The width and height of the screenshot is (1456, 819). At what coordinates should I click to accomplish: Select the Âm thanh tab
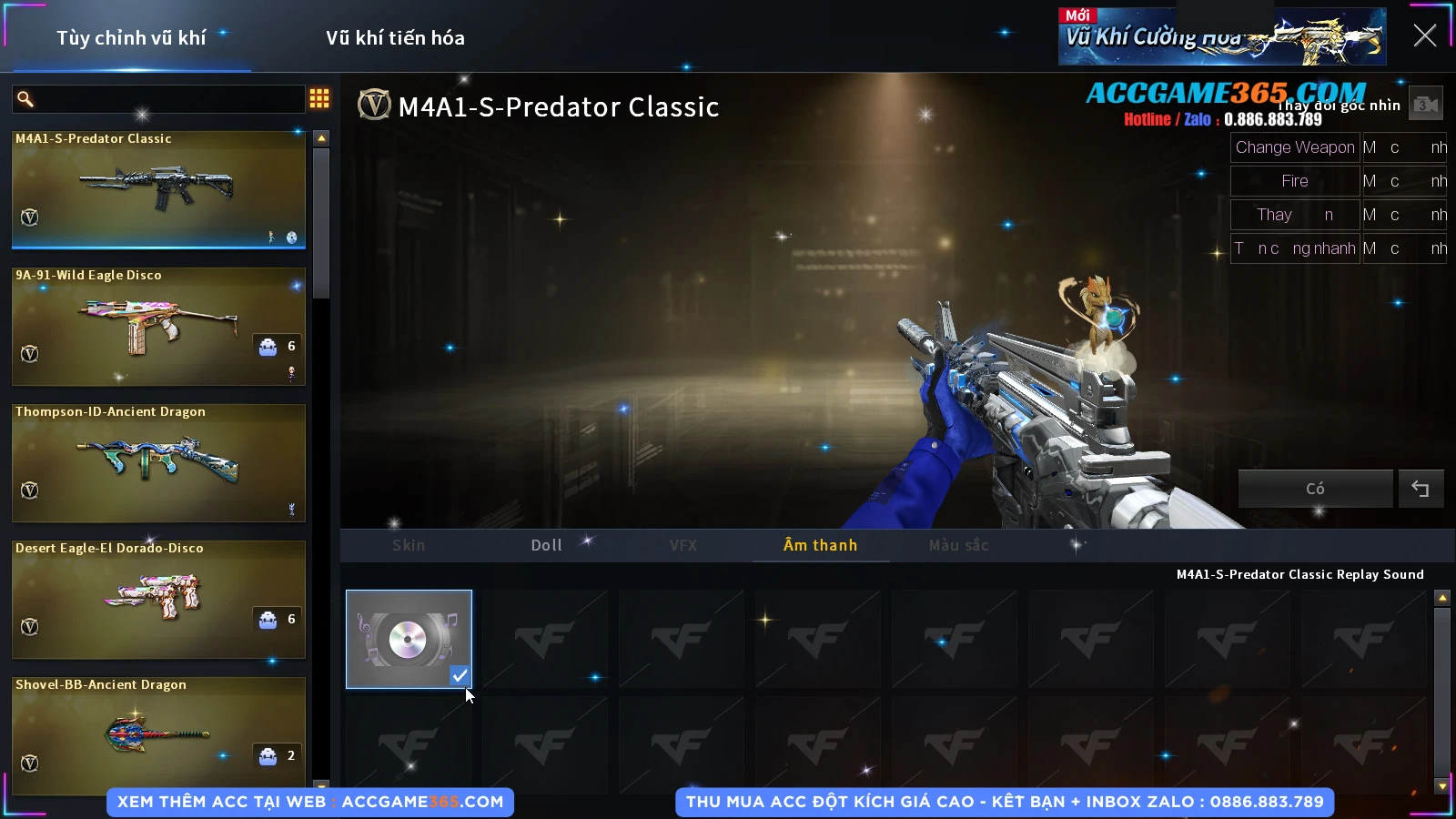click(820, 545)
